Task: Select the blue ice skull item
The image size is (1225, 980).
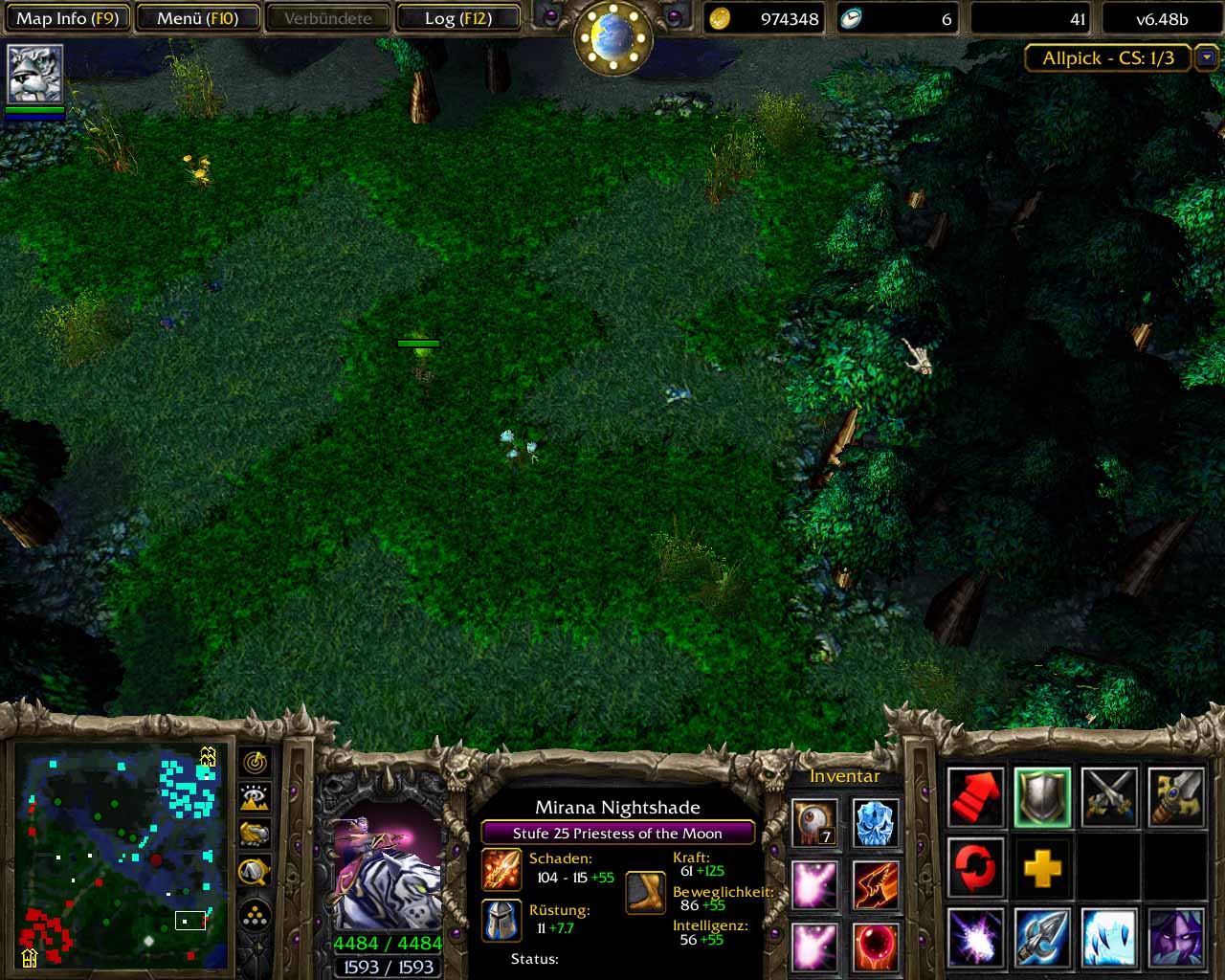Action: click(875, 824)
